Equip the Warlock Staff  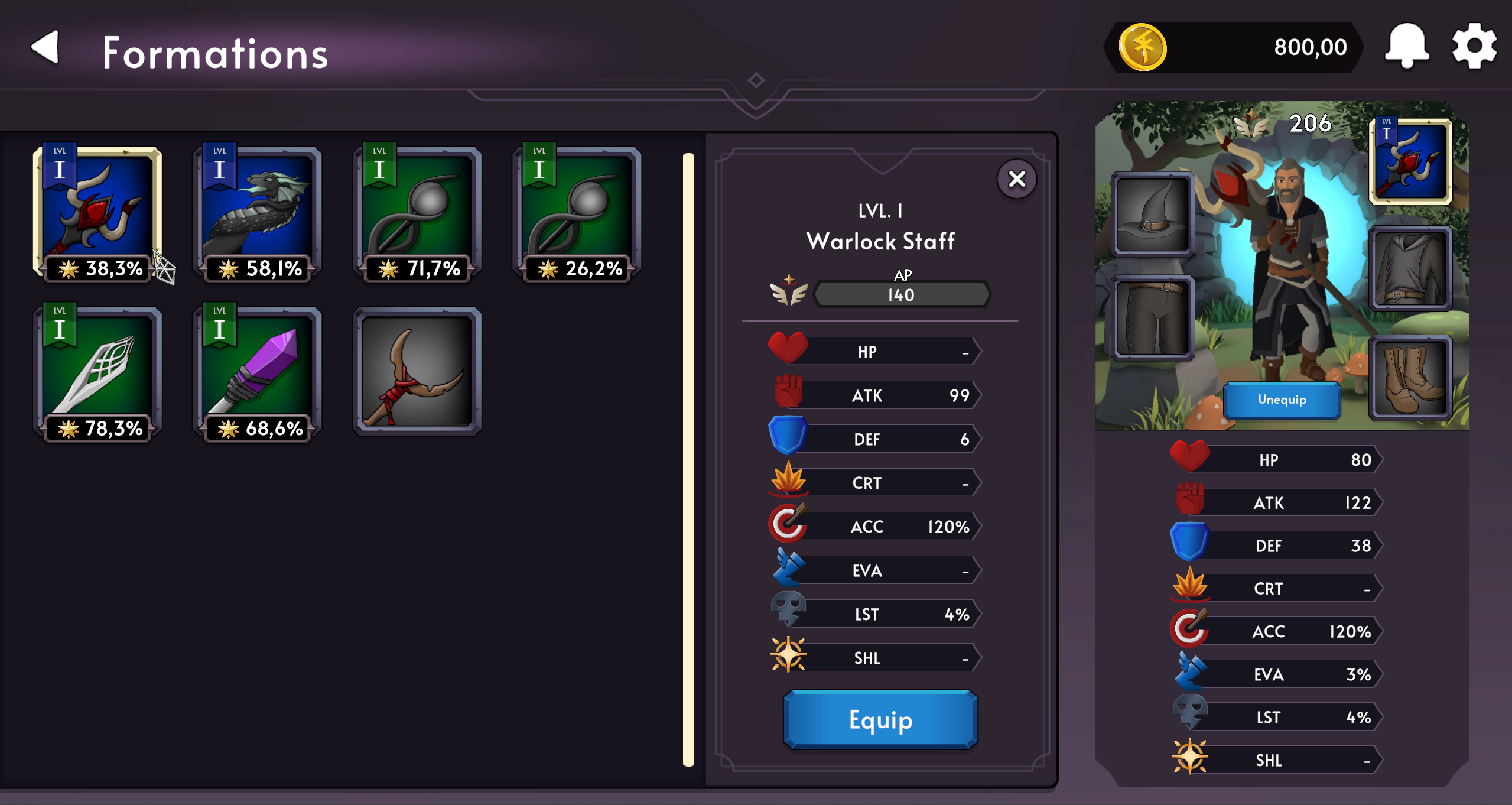(880, 719)
